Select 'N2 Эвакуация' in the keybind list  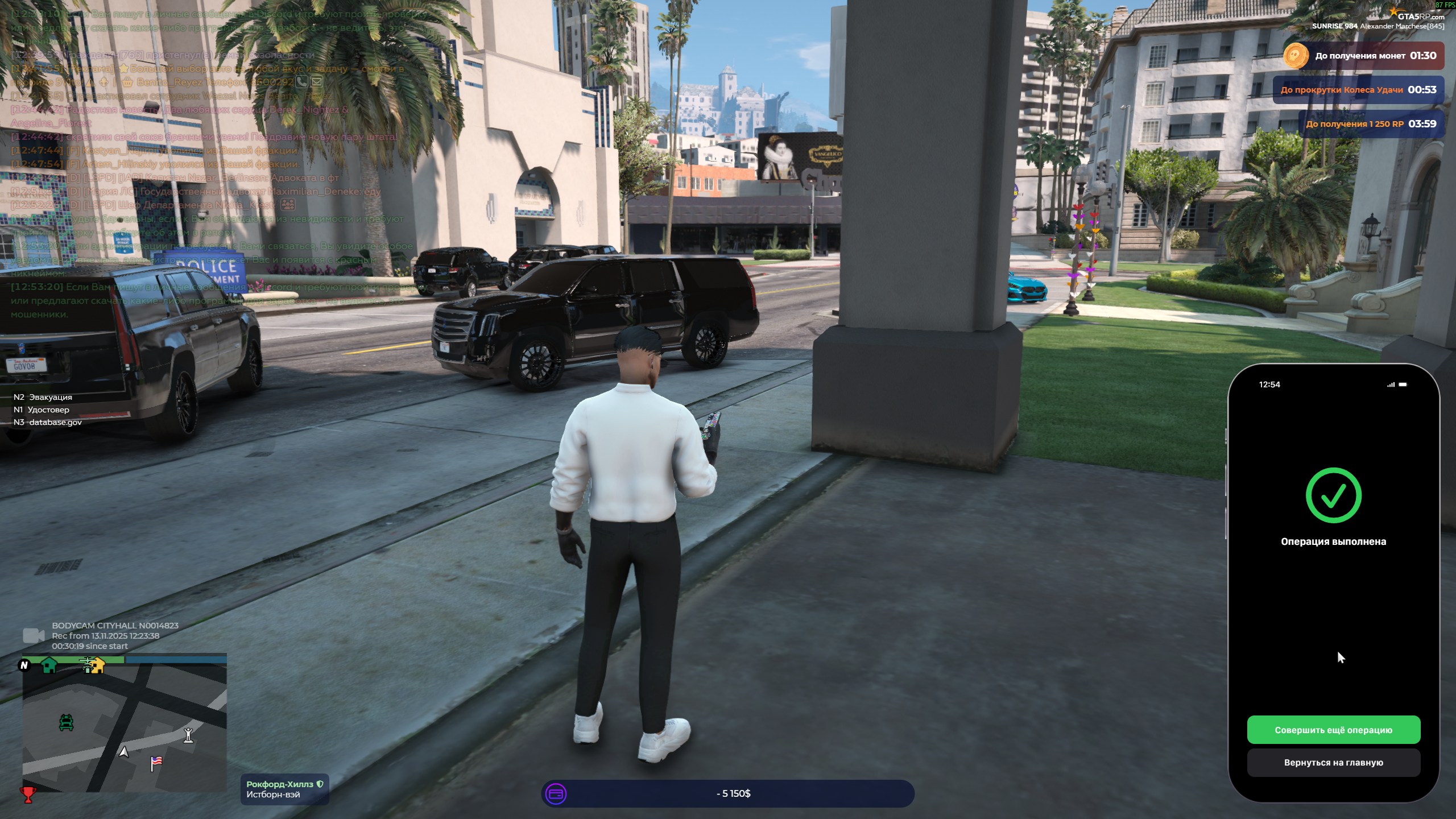43,397
